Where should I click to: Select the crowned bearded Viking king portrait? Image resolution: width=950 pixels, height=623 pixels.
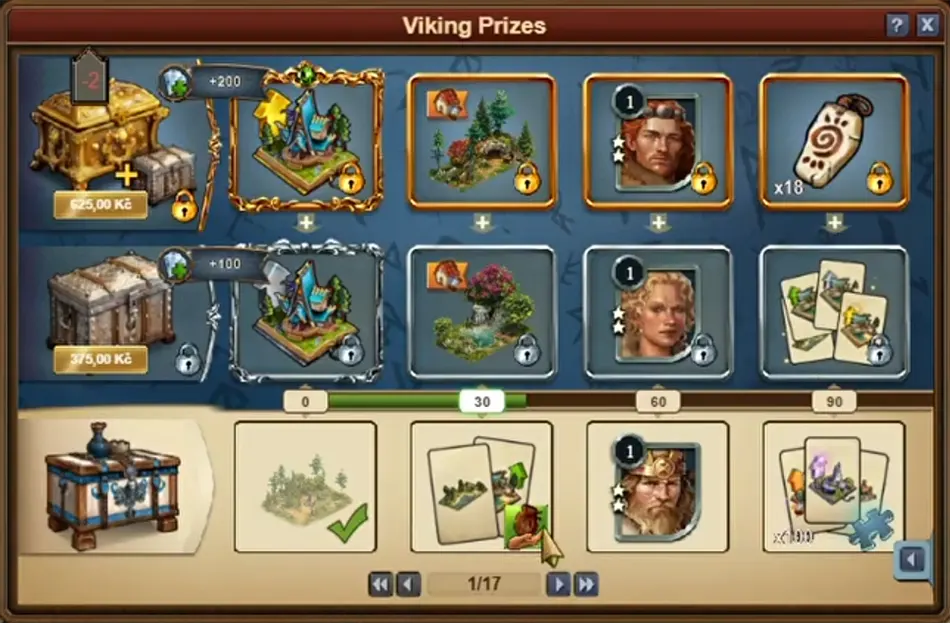pos(658,487)
